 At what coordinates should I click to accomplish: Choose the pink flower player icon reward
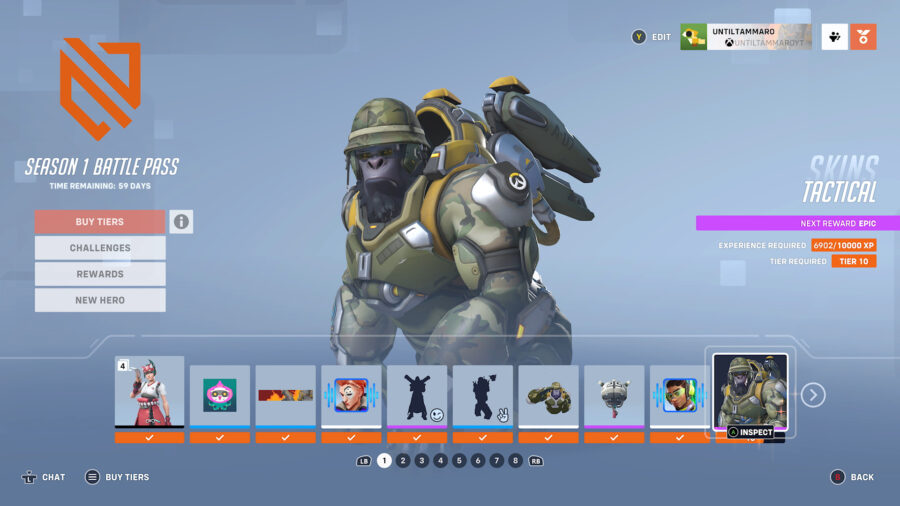click(x=220, y=396)
